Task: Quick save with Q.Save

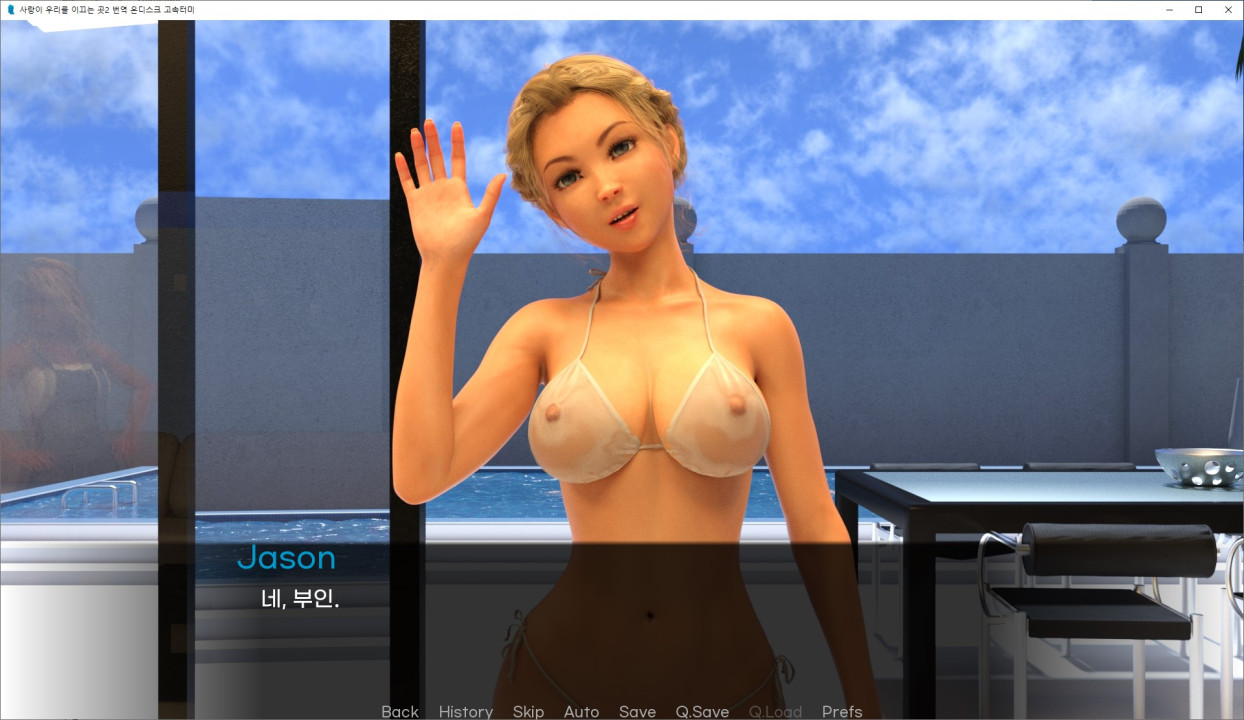Action: pos(702,711)
